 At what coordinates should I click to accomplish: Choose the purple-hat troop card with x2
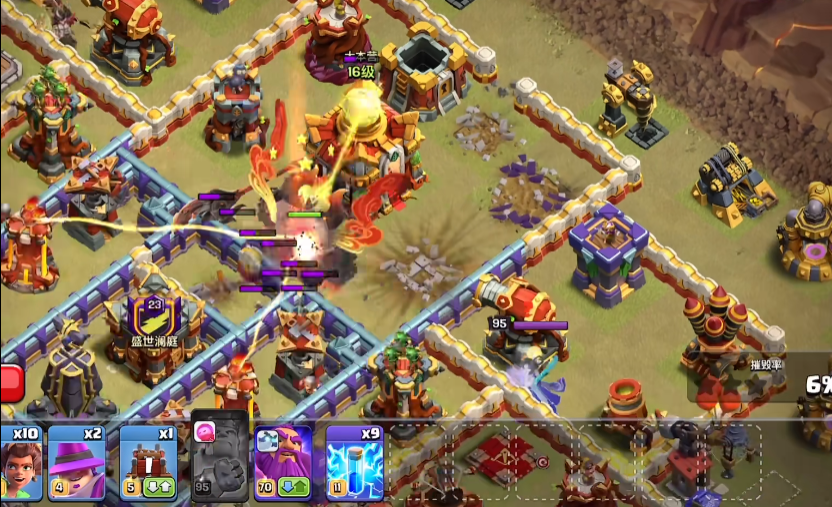pyautogui.click(x=77, y=463)
